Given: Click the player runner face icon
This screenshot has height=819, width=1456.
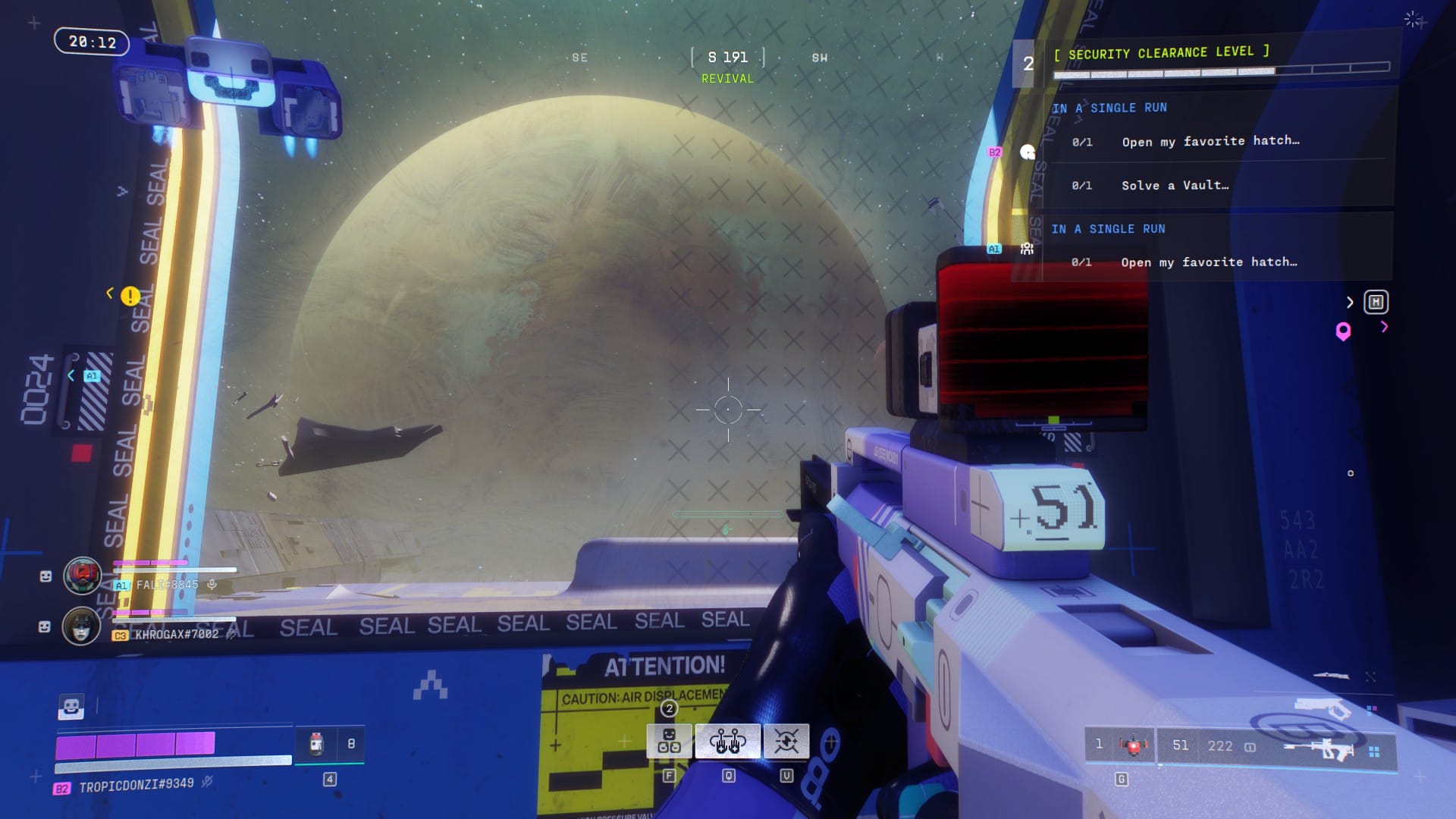Looking at the screenshot, I should click(x=71, y=707).
